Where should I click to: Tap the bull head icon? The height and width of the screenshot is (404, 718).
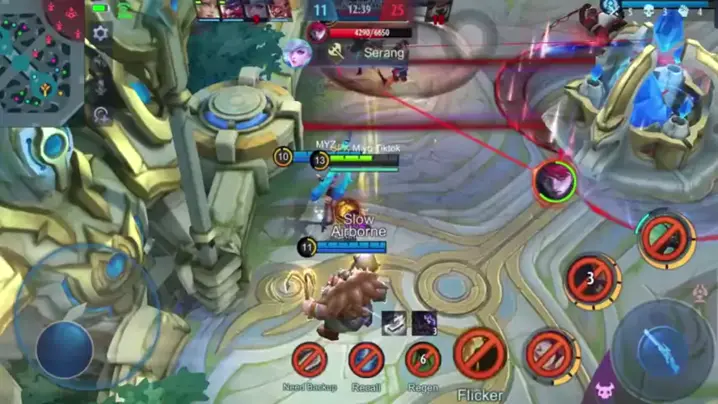click(604, 389)
